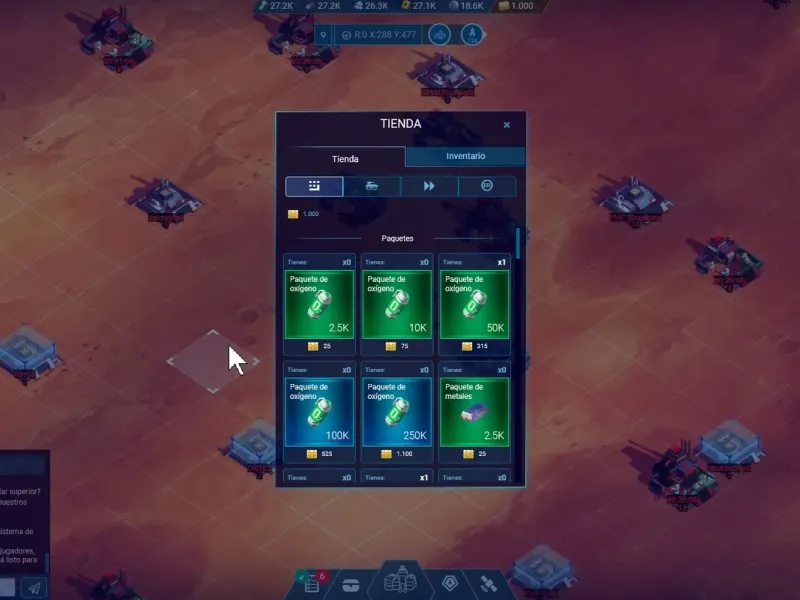Choose the 250K oxygen package
800x600 pixels.
click(396, 411)
